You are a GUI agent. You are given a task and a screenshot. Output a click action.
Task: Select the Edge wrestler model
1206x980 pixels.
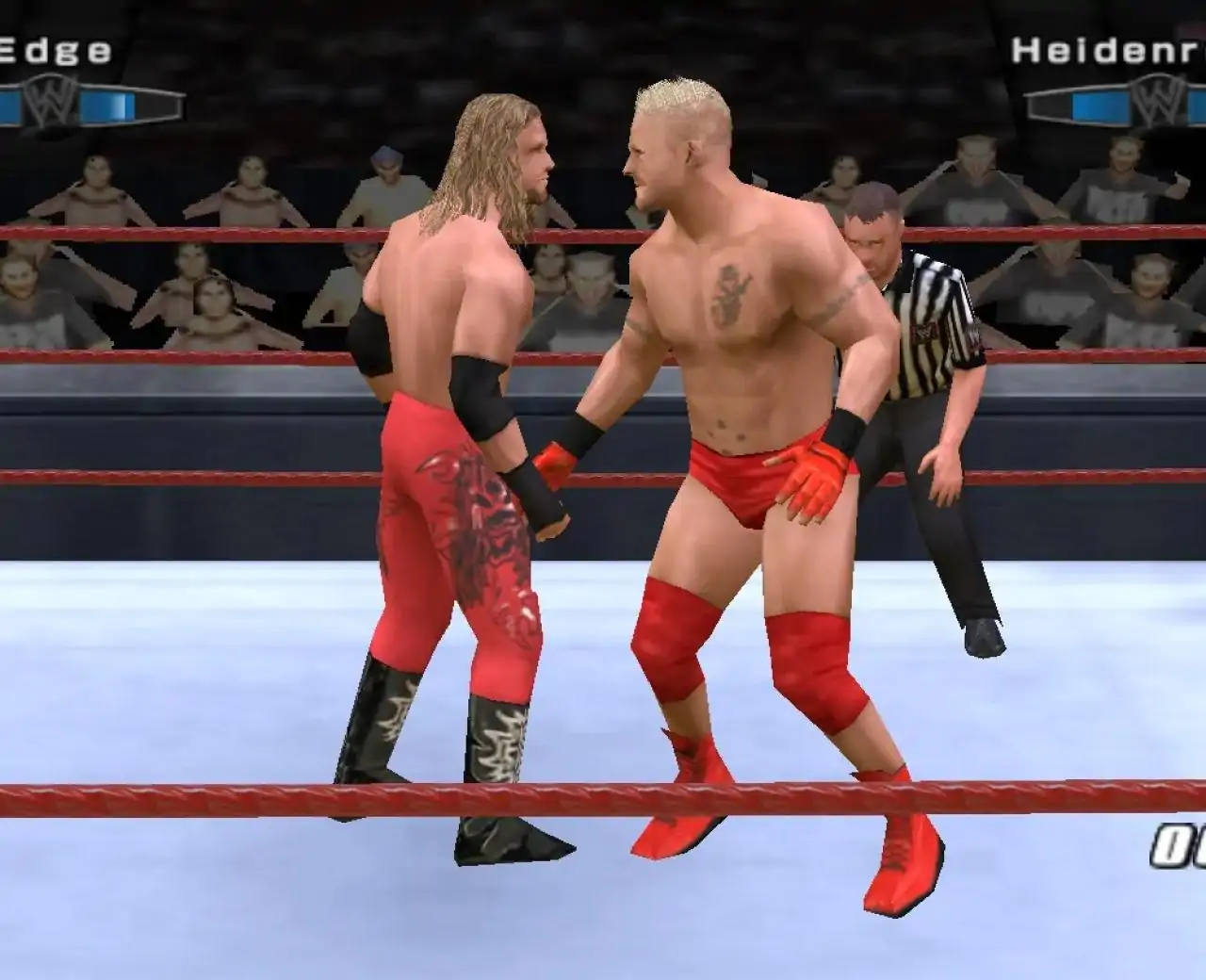click(x=462, y=424)
